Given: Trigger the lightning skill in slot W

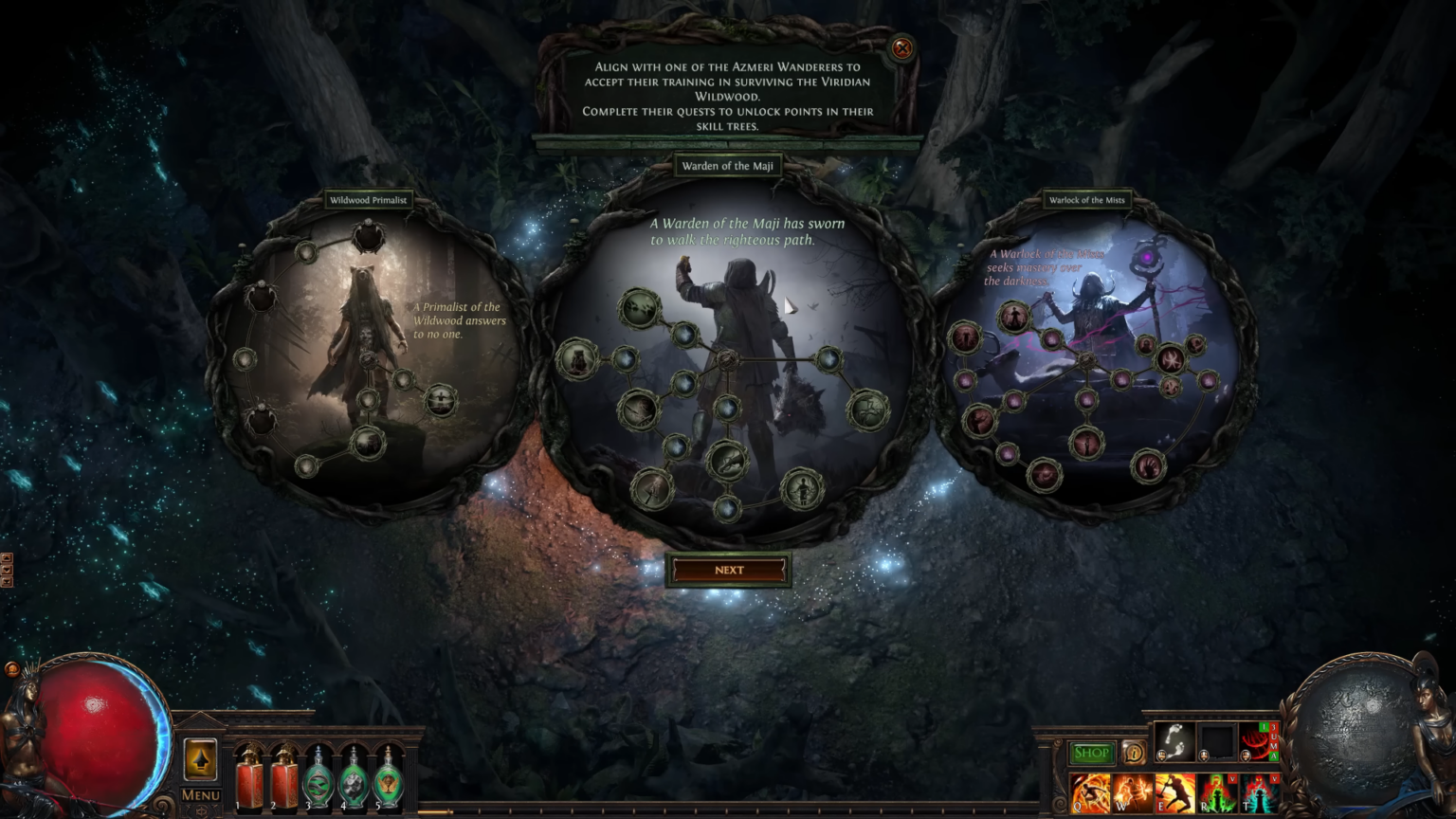Looking at the screenshot, I should (x=1134, y=793).
